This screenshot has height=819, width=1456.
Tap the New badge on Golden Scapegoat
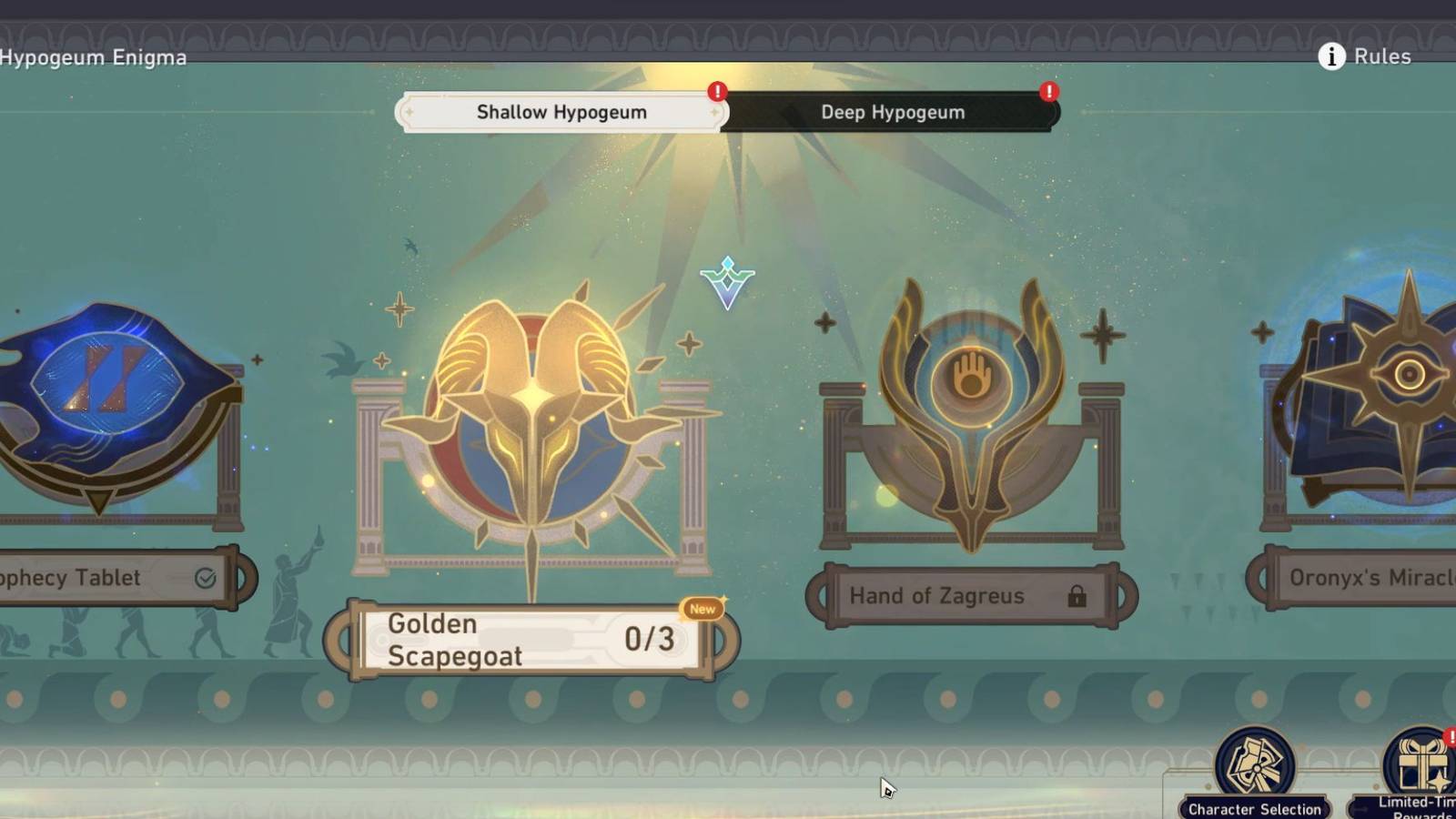tap(701, 610)
